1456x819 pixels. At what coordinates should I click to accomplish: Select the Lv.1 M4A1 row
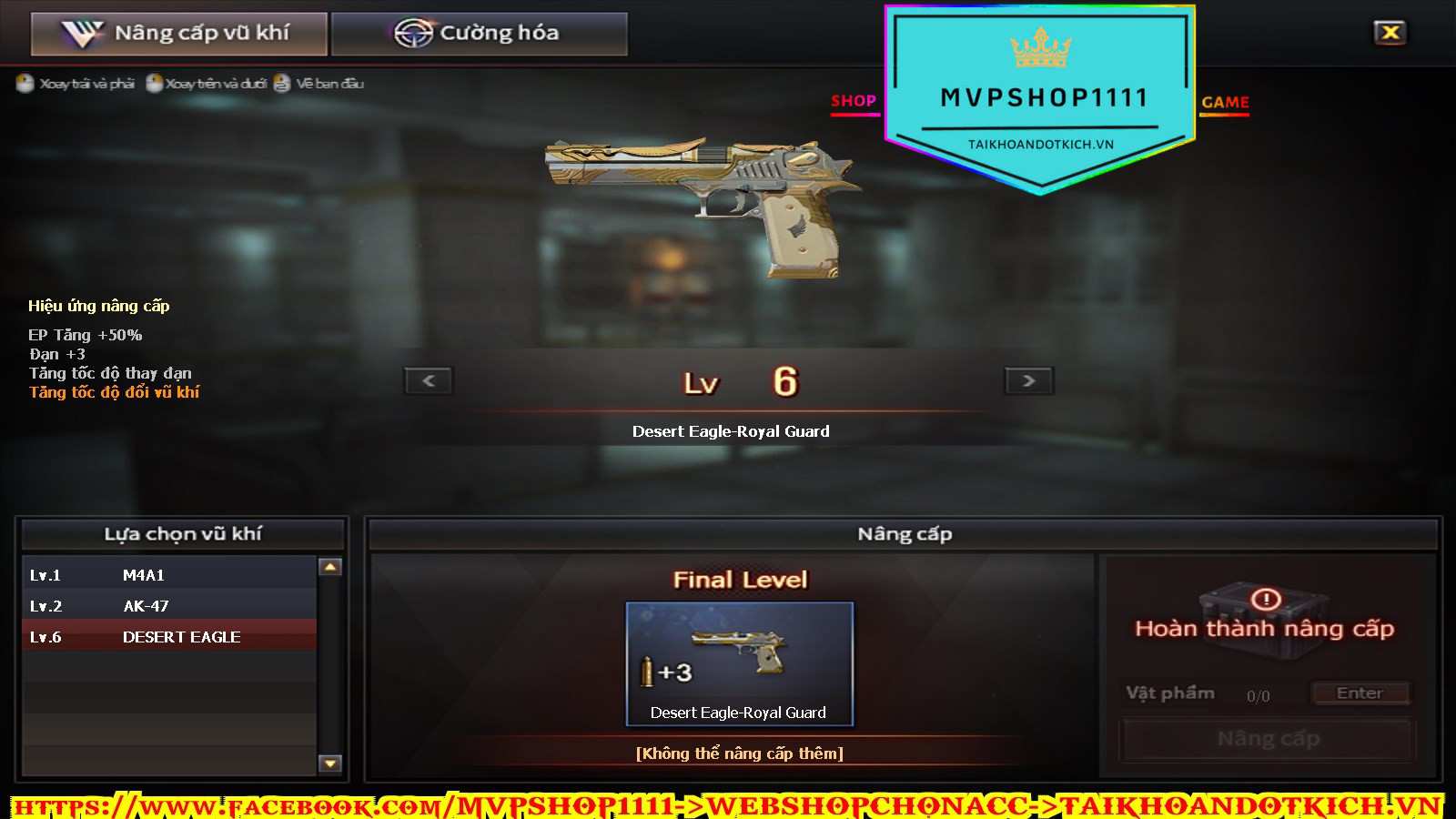tap(169, 575)
